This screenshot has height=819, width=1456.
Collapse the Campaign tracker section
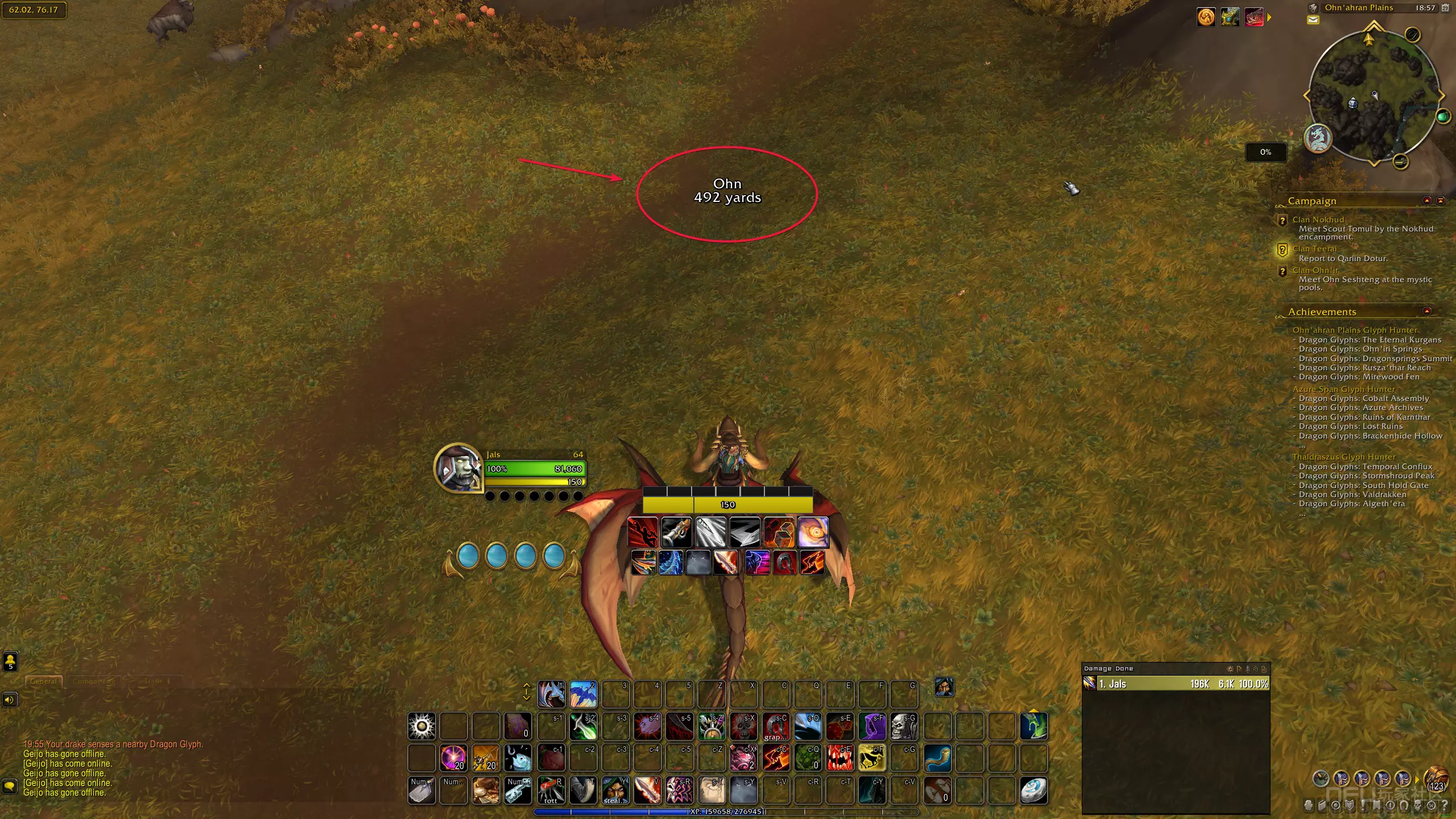[1426, 201]
